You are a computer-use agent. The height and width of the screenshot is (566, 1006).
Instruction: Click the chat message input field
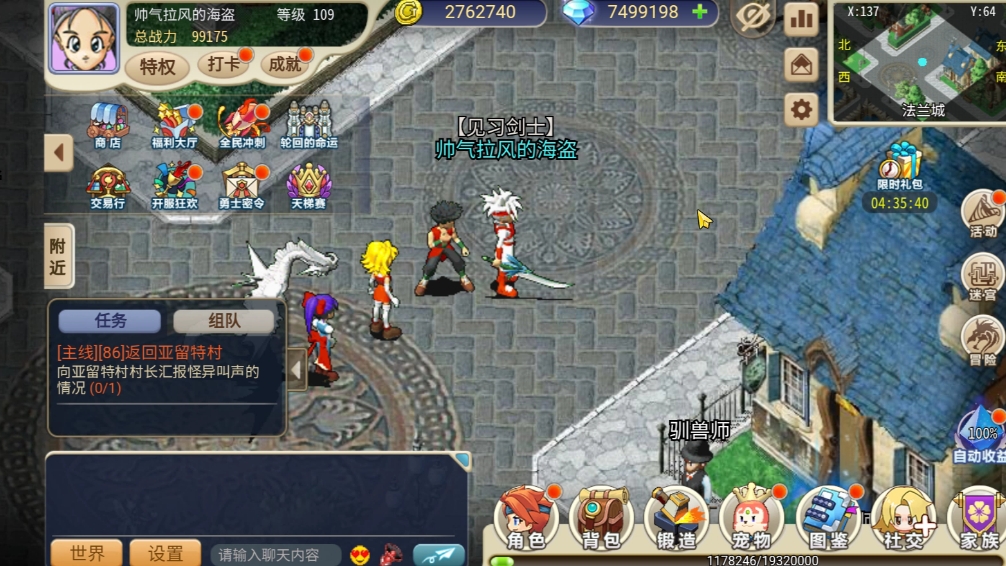(275, 554)
